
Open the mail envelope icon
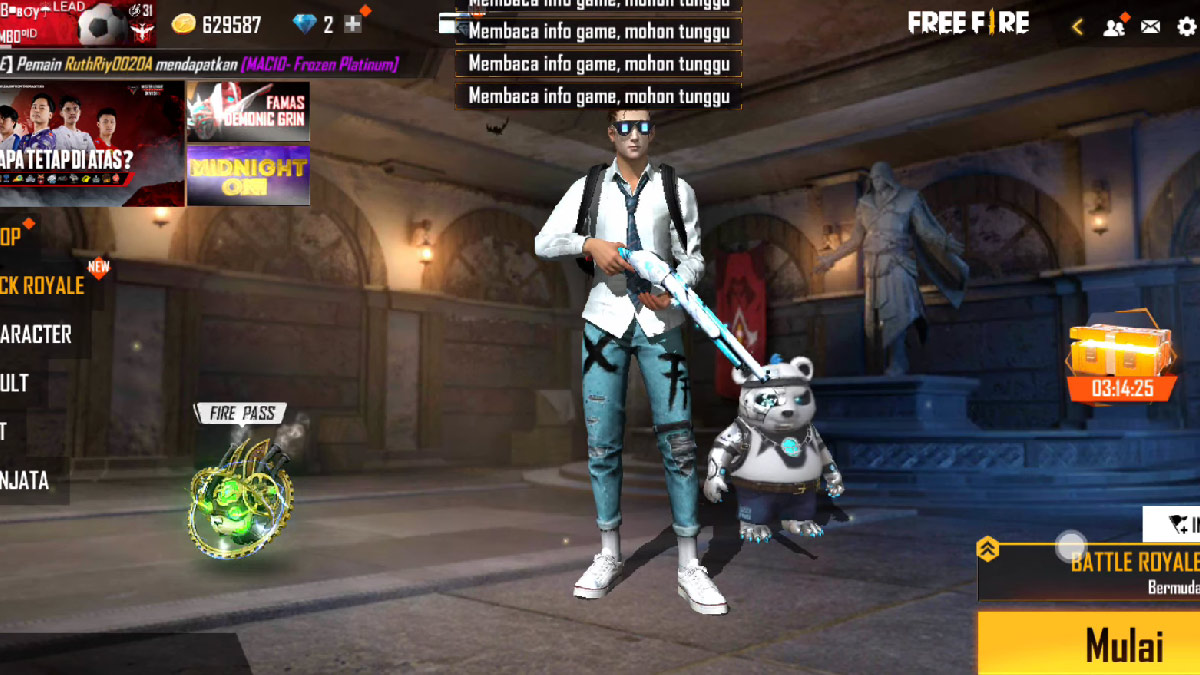1151,27
